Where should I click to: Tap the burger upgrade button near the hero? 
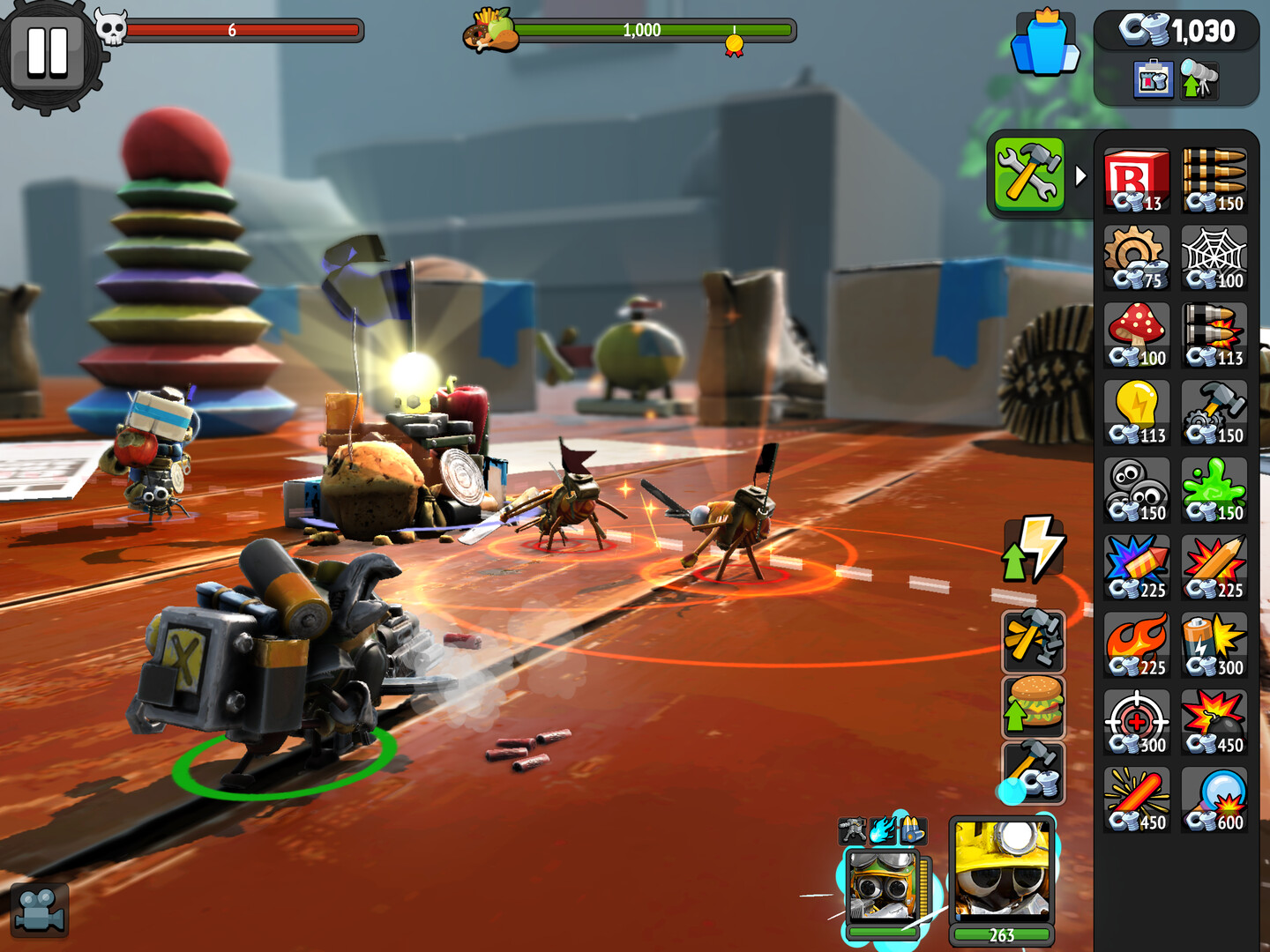click(x=1034, y=705)
